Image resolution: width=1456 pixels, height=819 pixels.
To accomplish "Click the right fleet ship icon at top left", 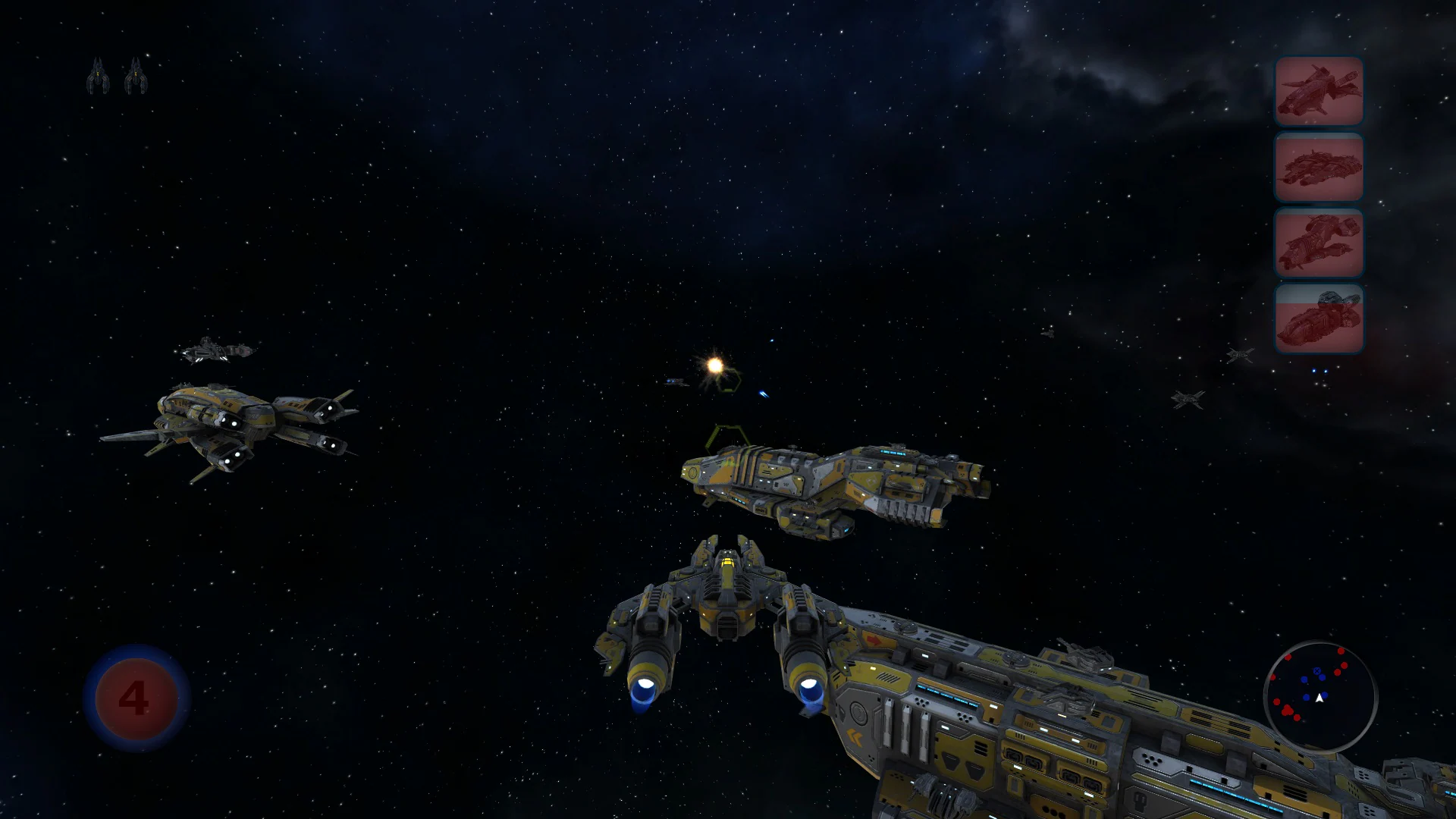I will tap(136, 76).
